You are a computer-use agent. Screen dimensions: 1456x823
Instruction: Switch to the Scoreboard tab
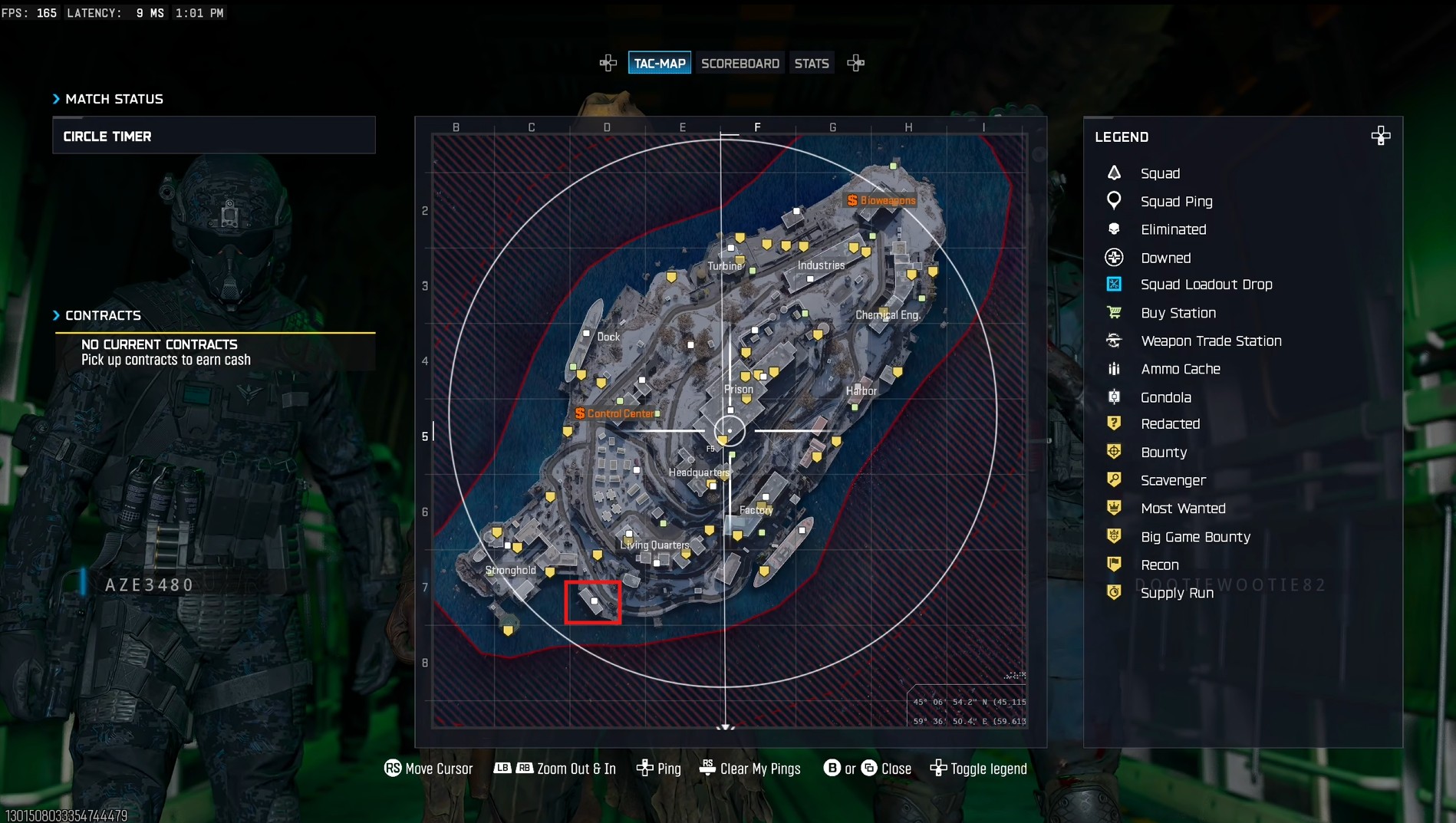tap(740, 62)
